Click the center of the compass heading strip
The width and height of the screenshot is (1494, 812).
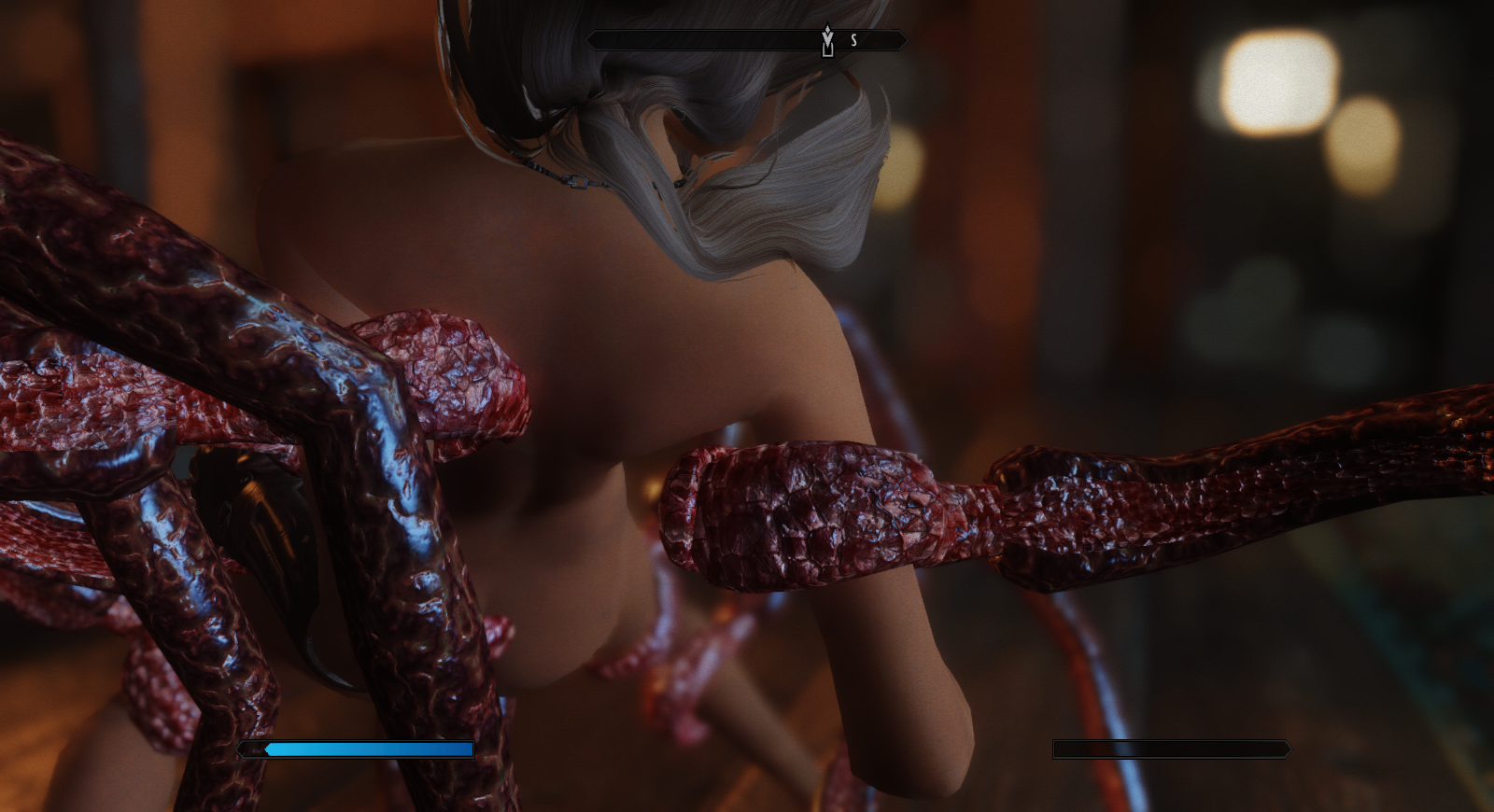747,39
